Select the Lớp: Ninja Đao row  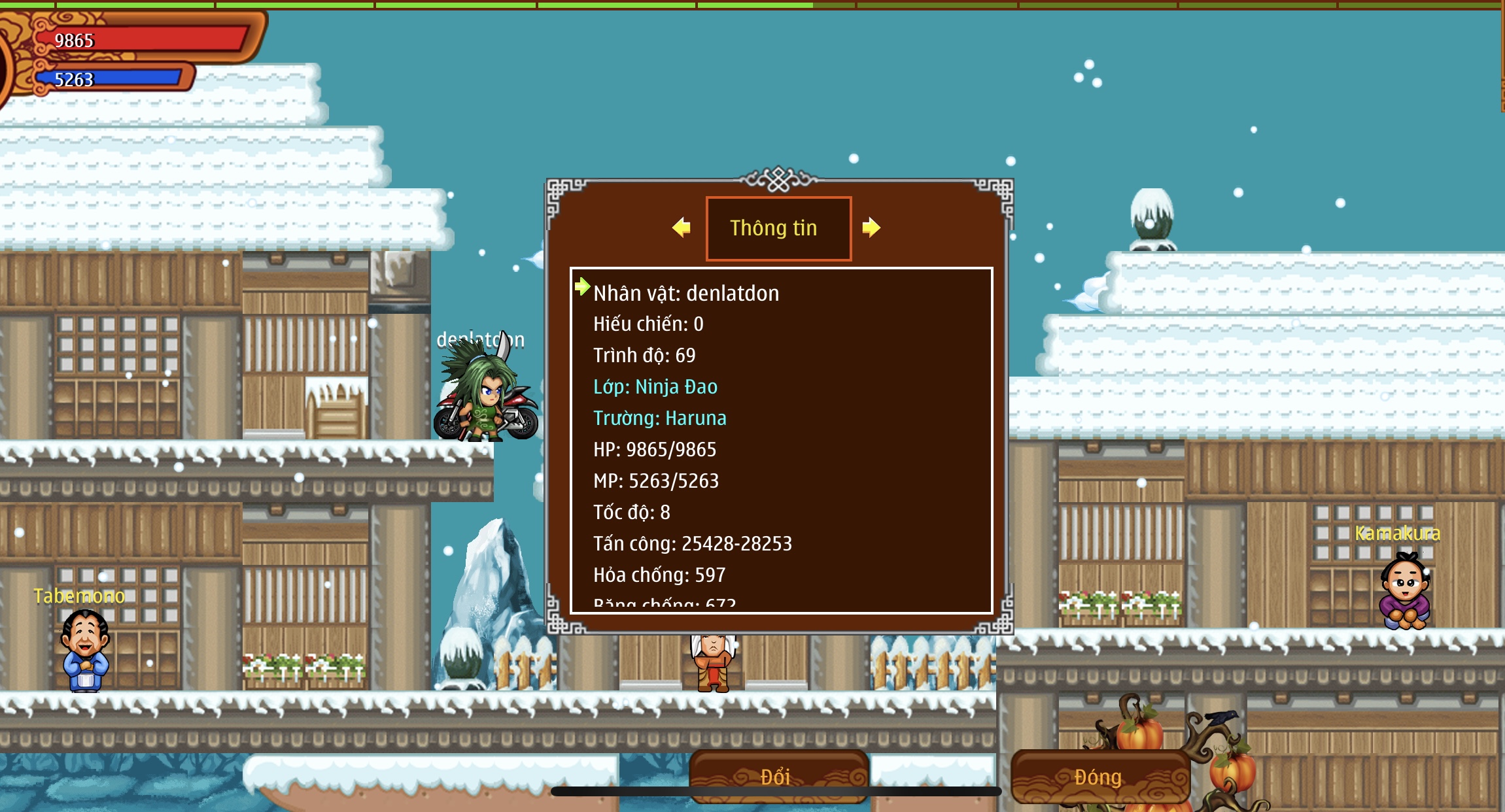655,387
